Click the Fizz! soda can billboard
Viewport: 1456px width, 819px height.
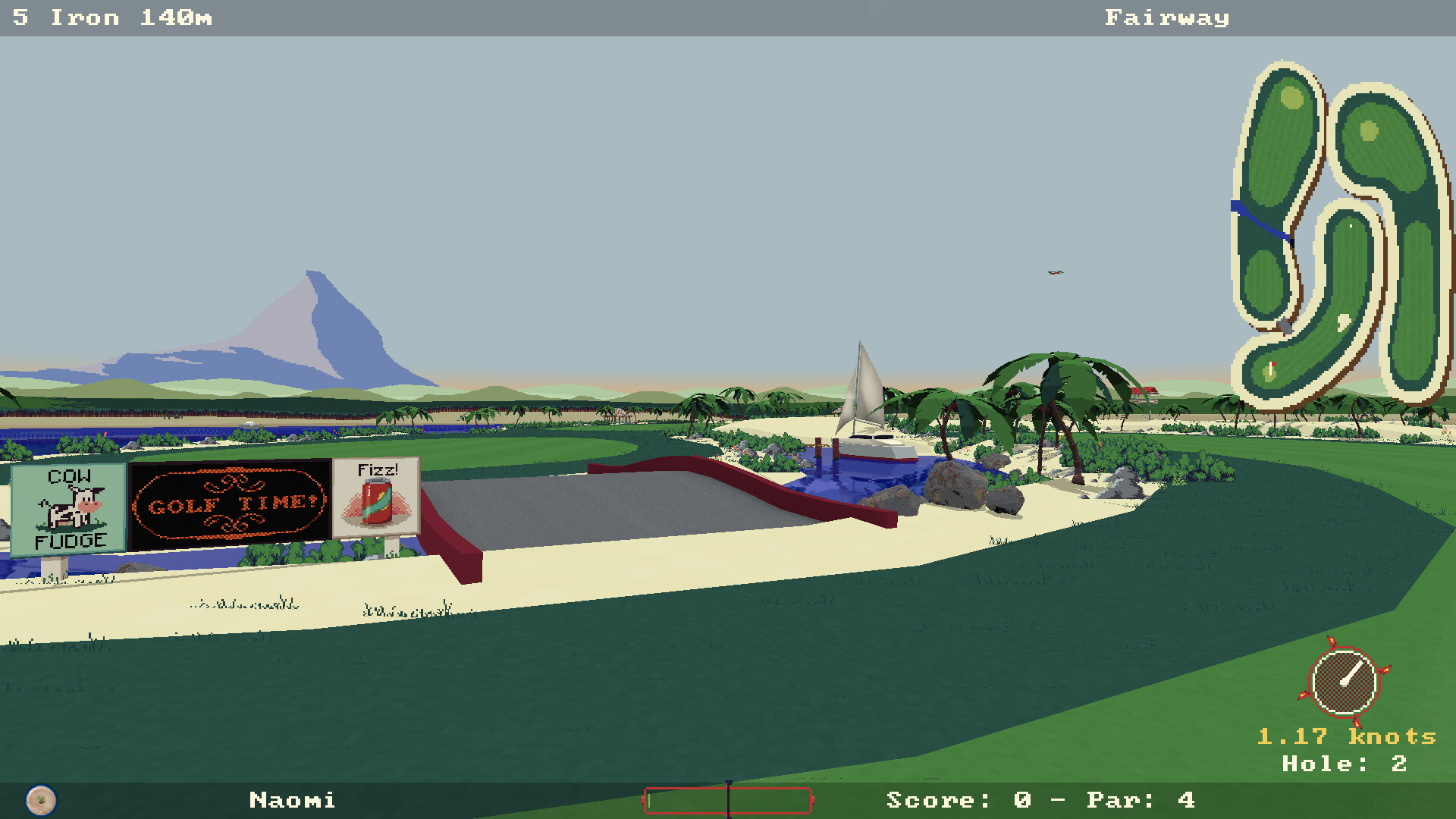coord(377,500)
